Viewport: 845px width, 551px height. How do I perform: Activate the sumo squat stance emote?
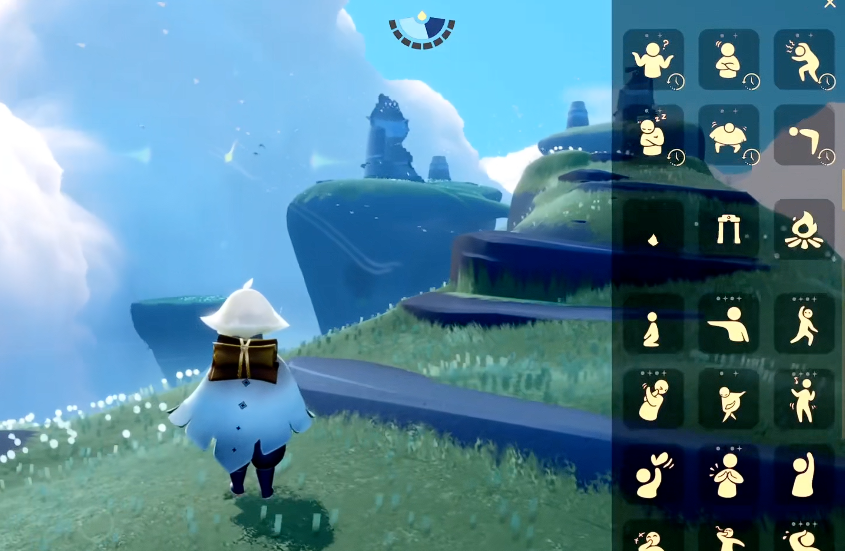[728, 135]
